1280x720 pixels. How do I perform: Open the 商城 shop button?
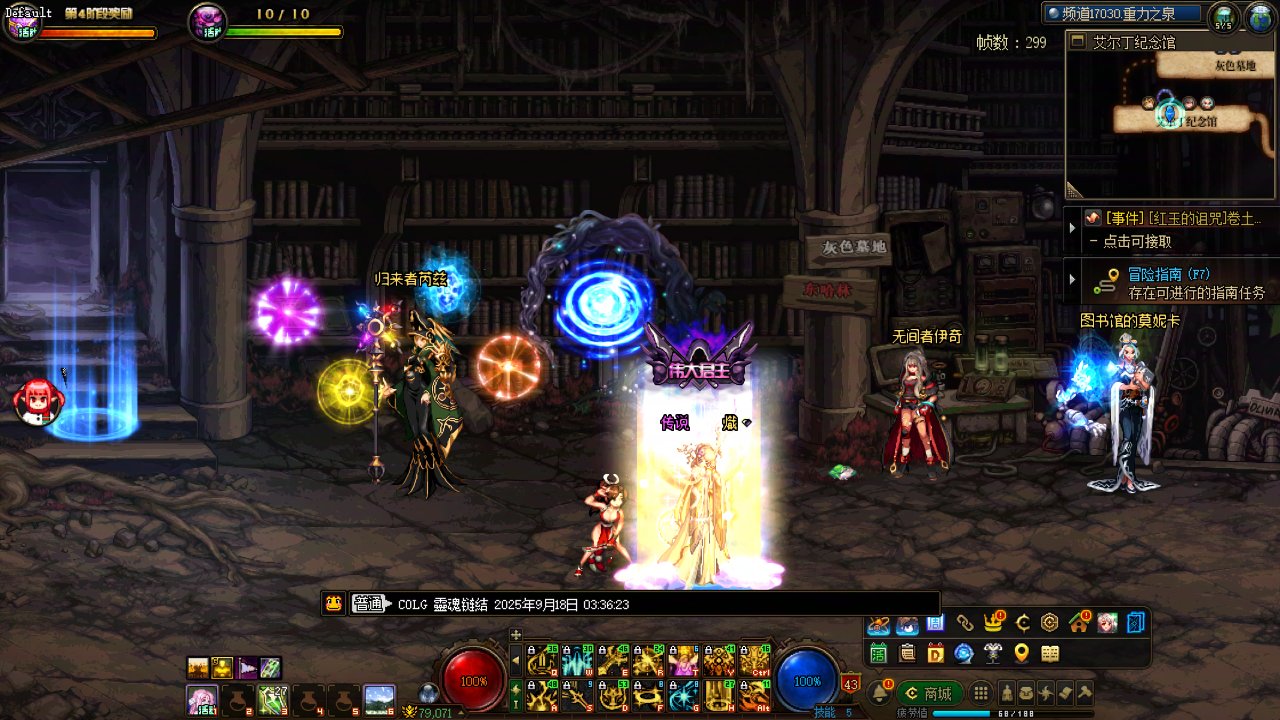[x=928, y=693]
